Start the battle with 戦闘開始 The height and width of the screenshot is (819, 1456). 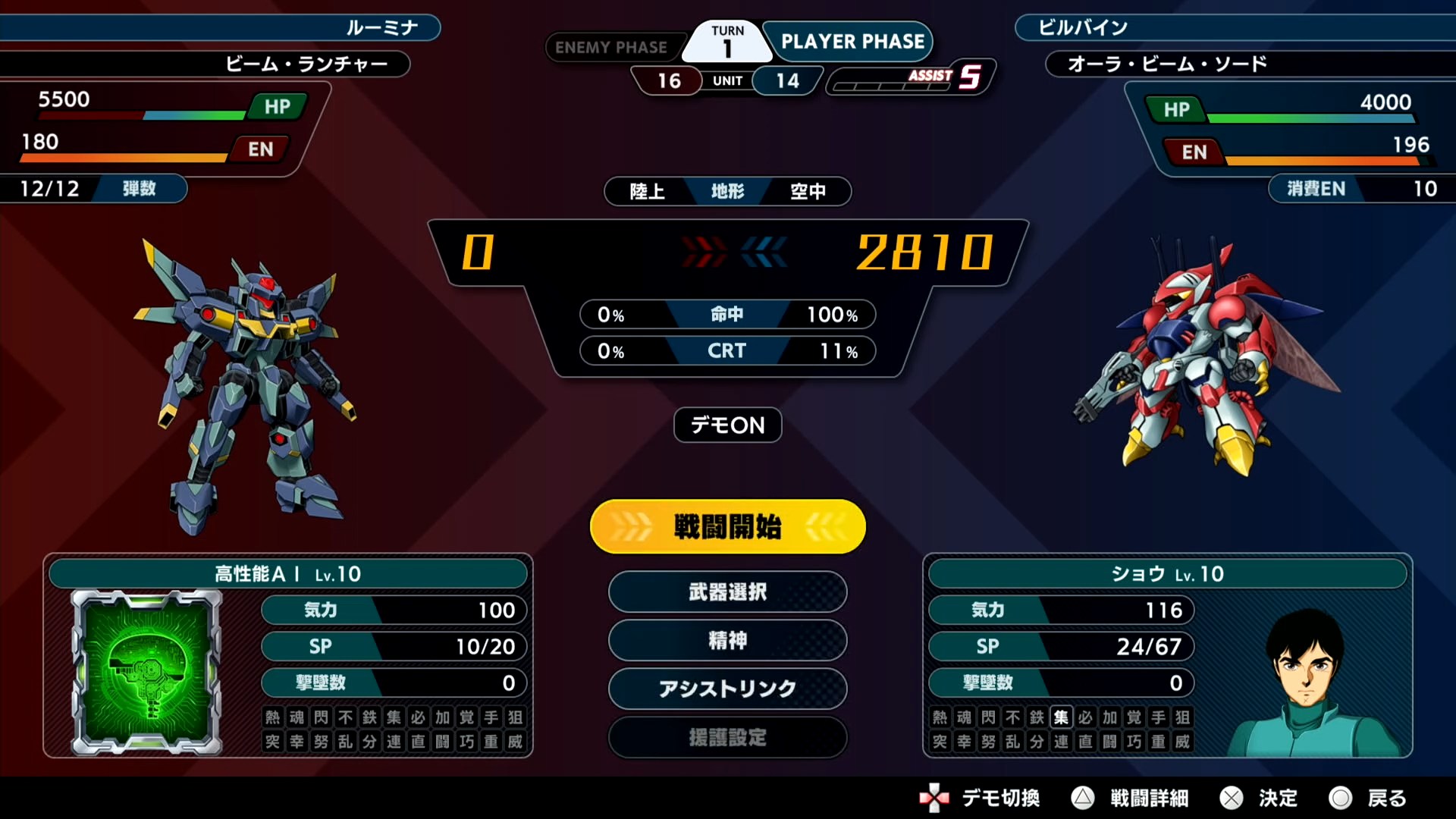[727, 526]
